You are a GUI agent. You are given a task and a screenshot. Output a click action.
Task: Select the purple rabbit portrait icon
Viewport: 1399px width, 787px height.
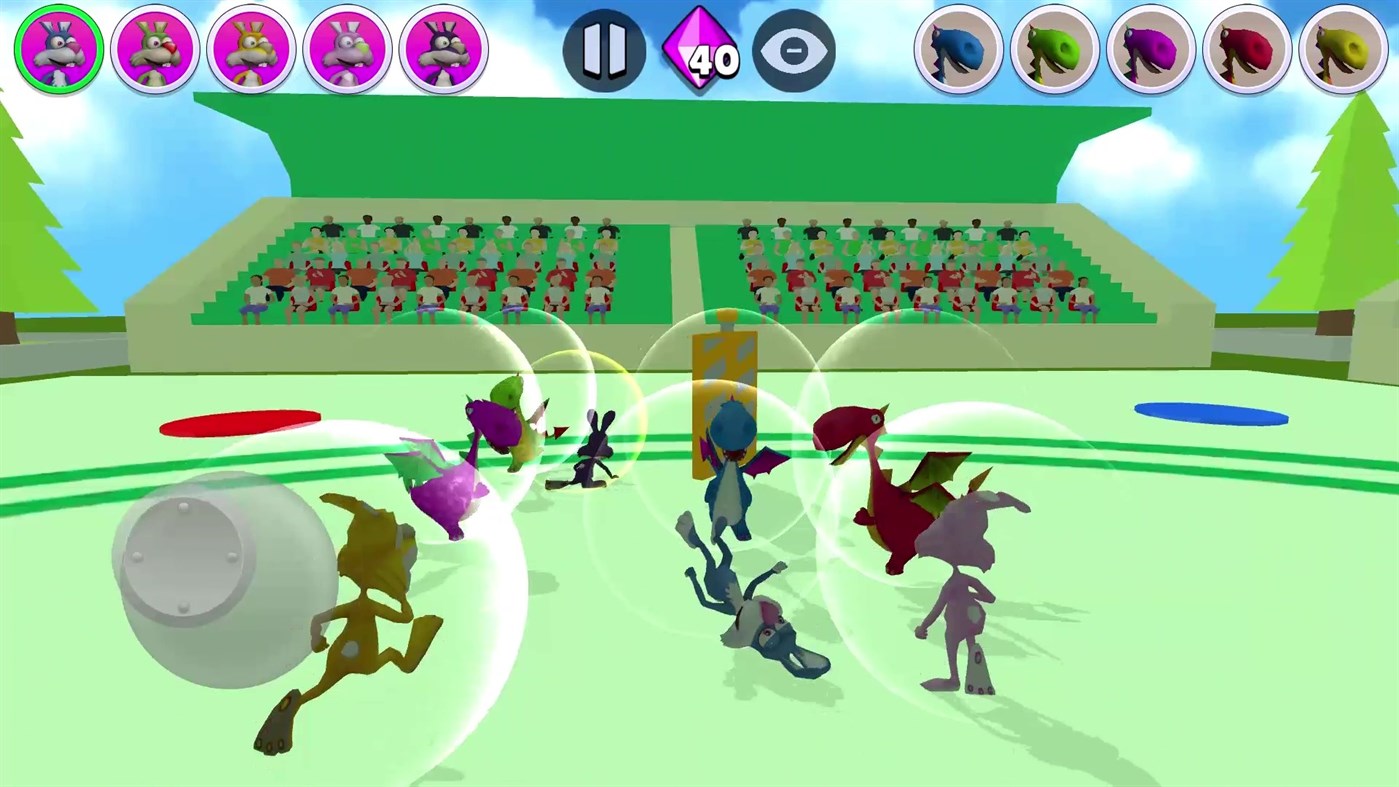click(x=443, y=48)
